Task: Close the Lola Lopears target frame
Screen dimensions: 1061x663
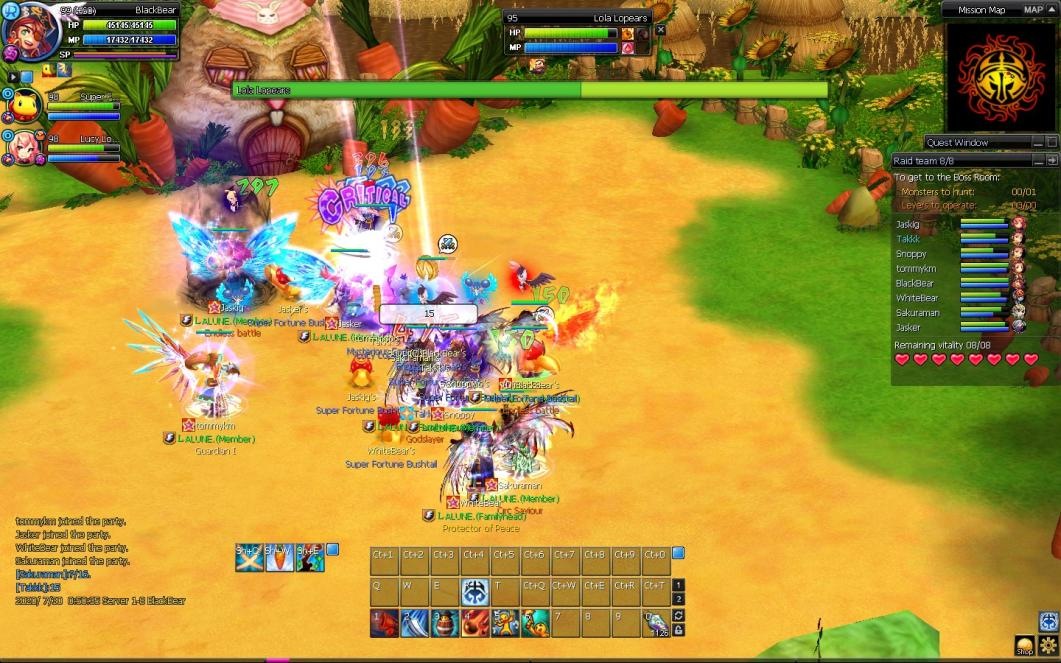Action: [660, 30]
